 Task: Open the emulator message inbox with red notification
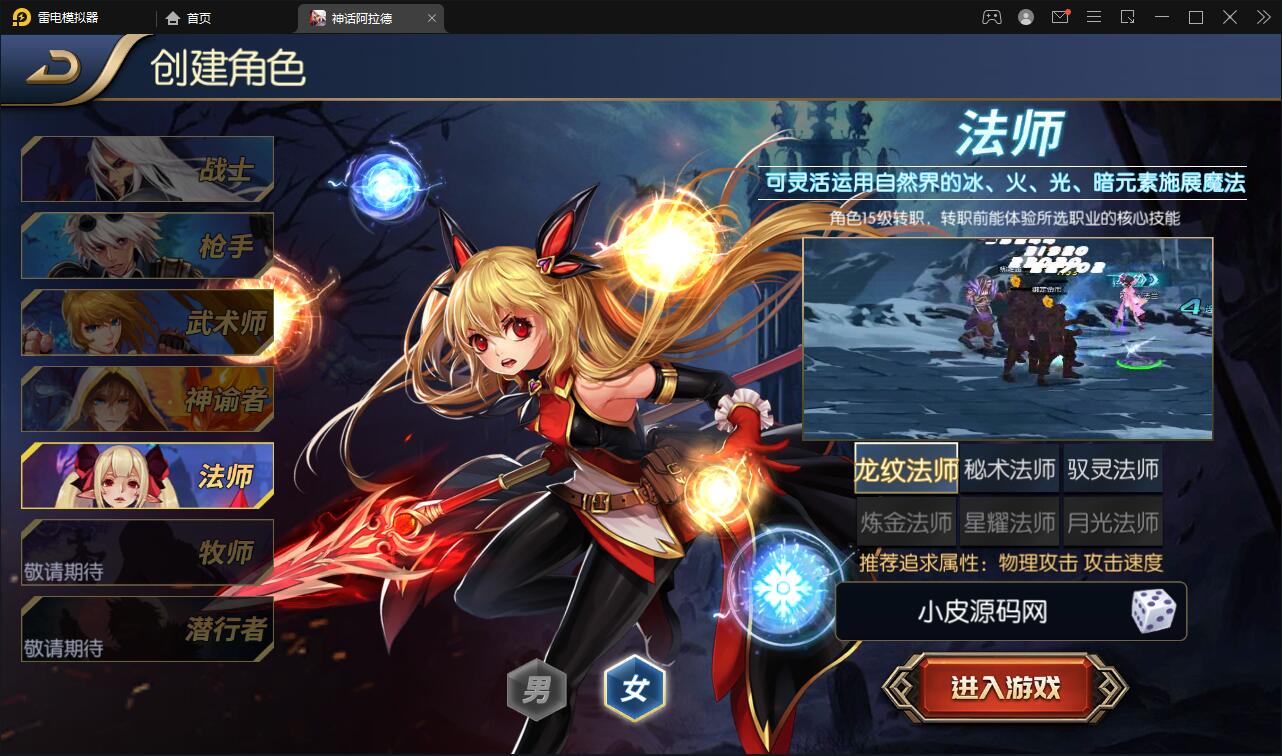point(1060,17)
